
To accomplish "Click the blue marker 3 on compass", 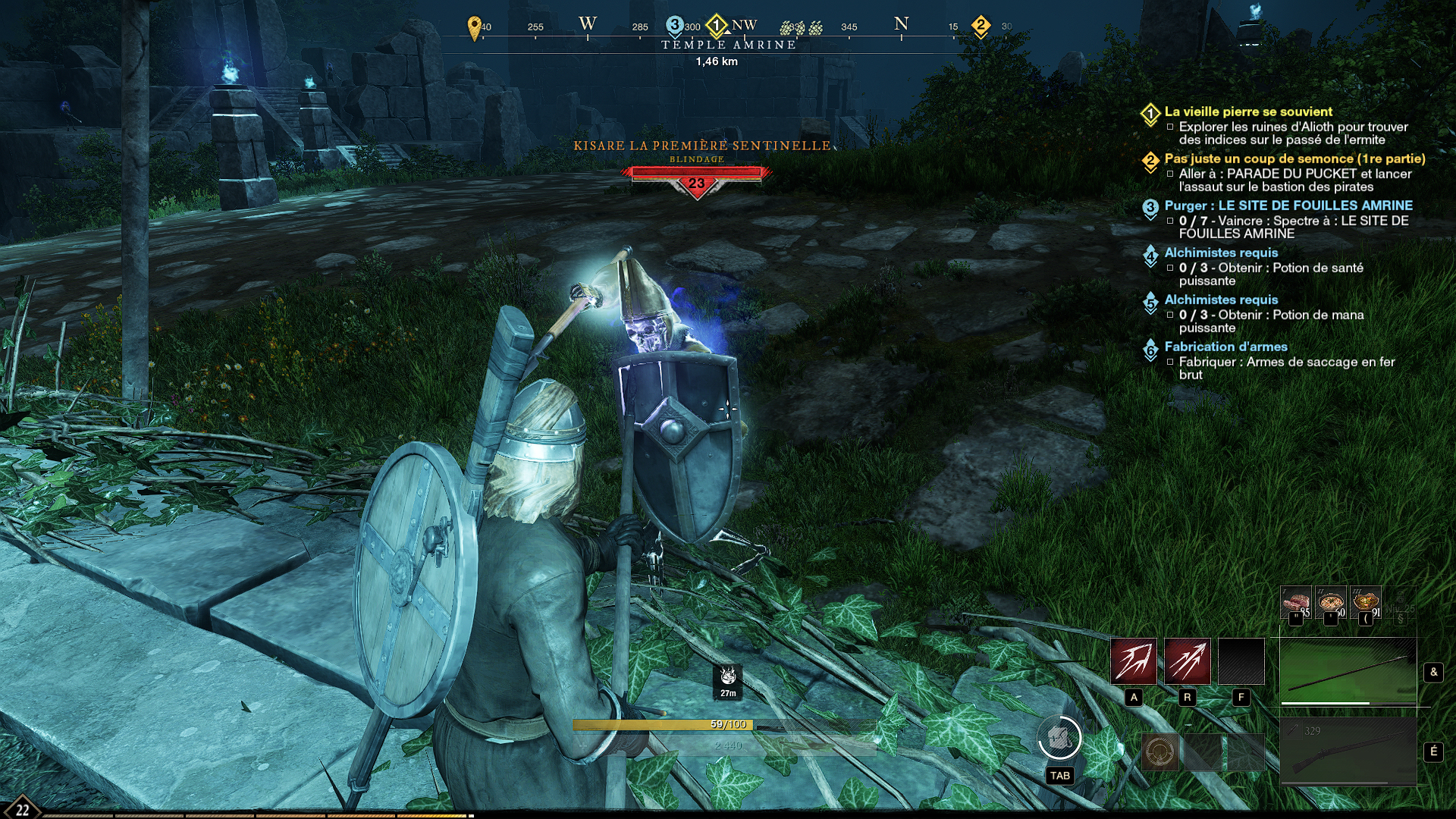I will (x=674, y=25).
